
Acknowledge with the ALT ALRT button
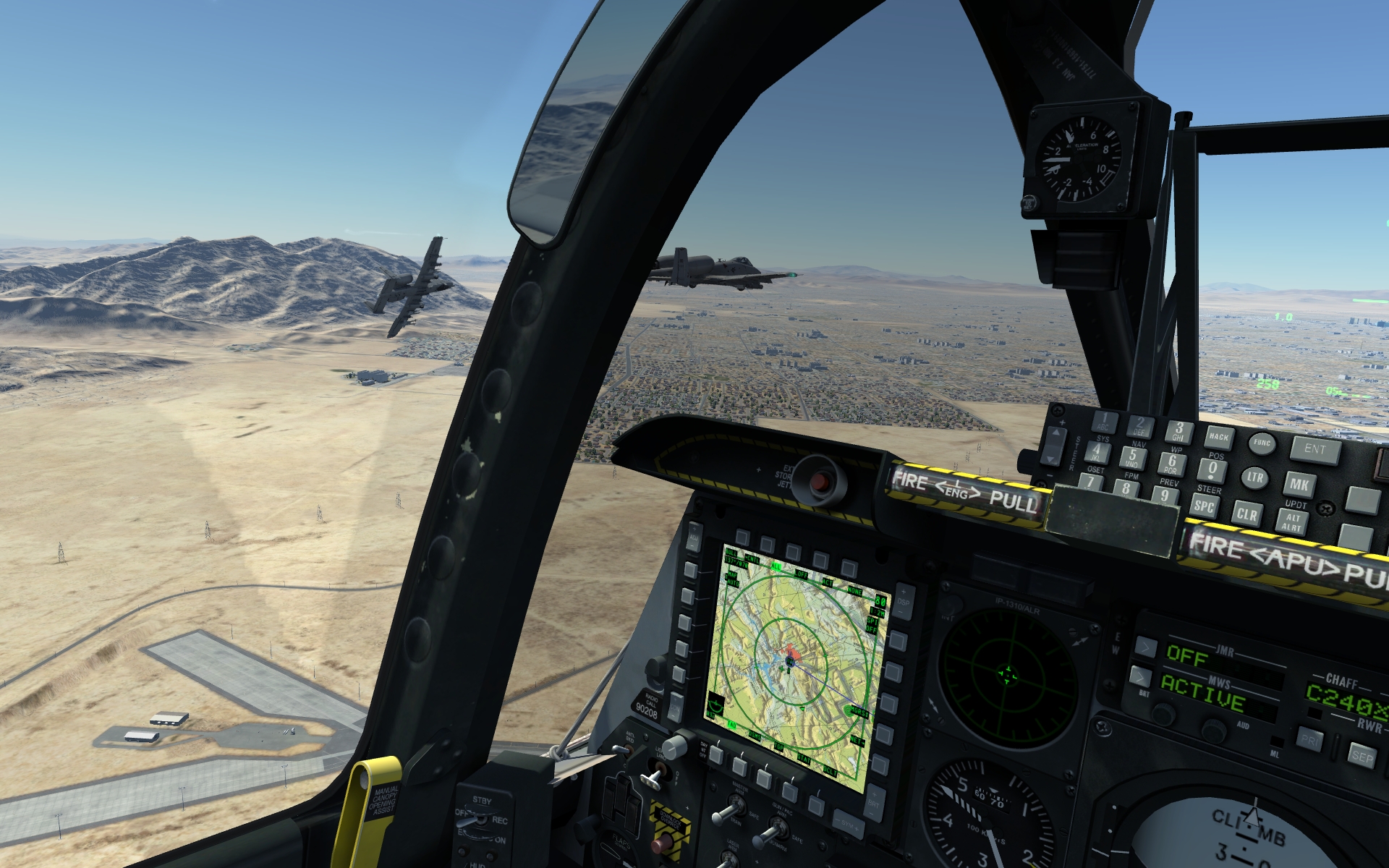pos(1292,522)
